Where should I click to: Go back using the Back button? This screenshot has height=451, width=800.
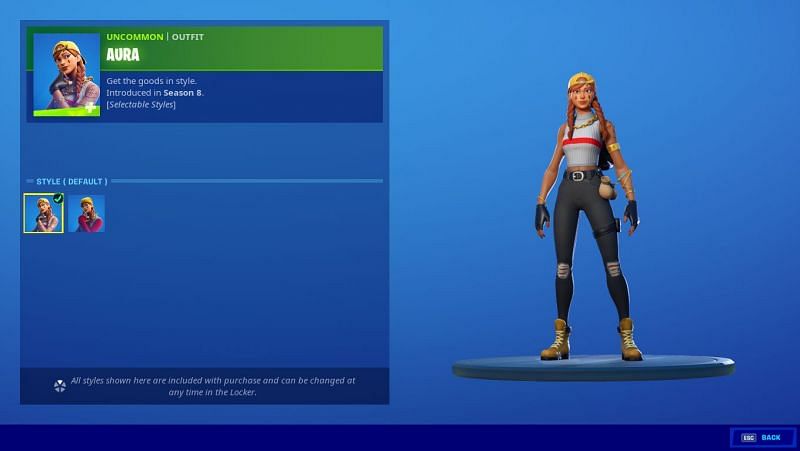(761, 437)
